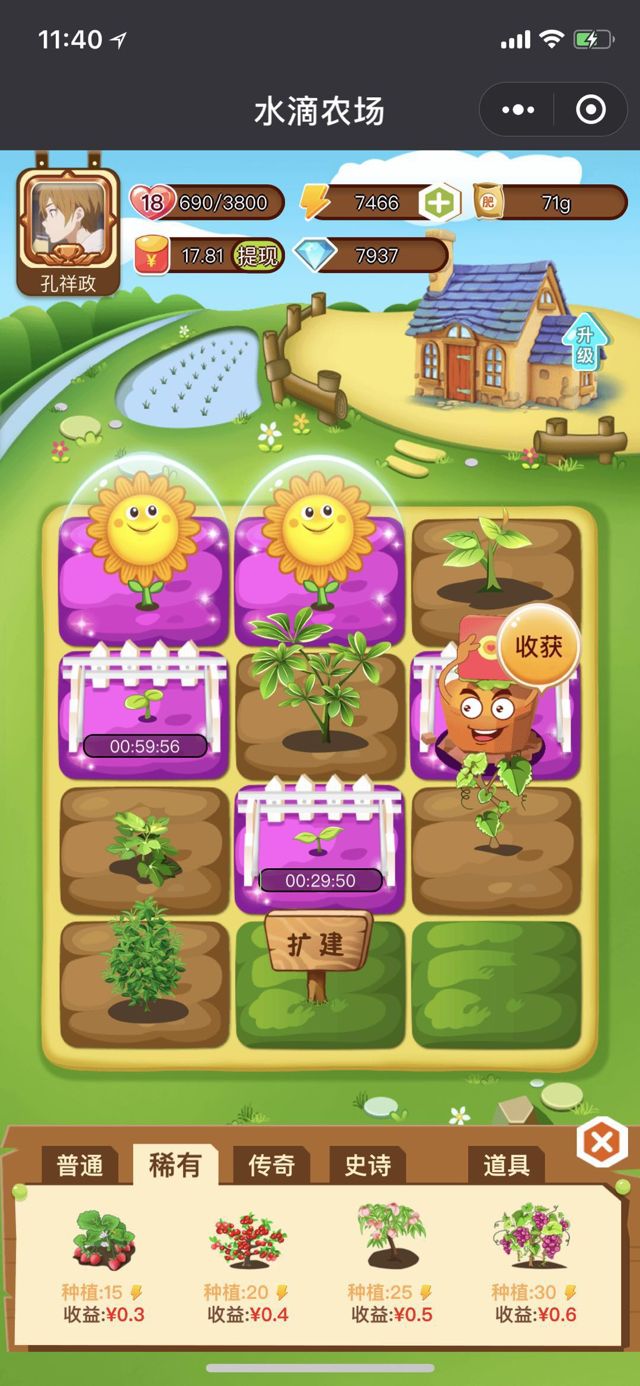
Task: Switch to the 普通 seed tab
Action: 80,1166
